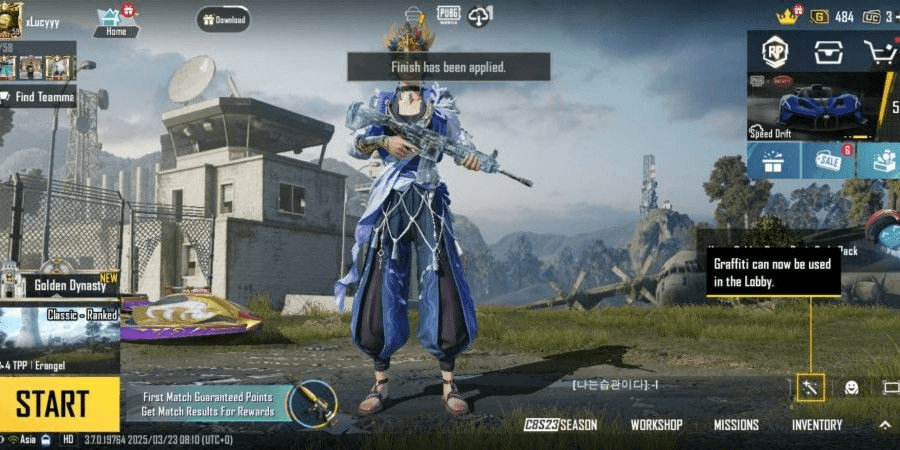Tap the Download gift button
The height and width of the screenshot is (450, 900).
222,19
